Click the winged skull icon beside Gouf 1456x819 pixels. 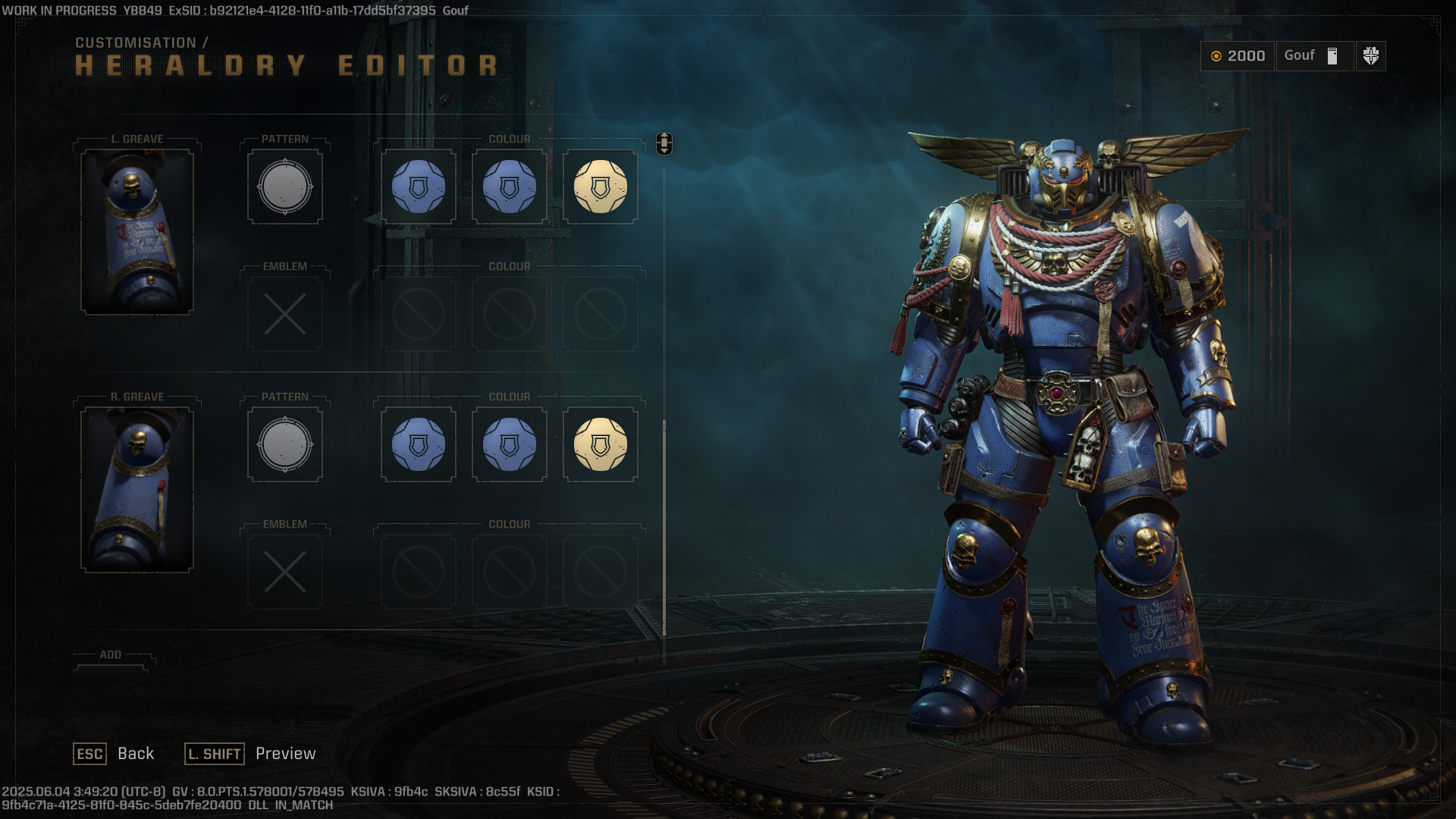[x=1370, y=56]
